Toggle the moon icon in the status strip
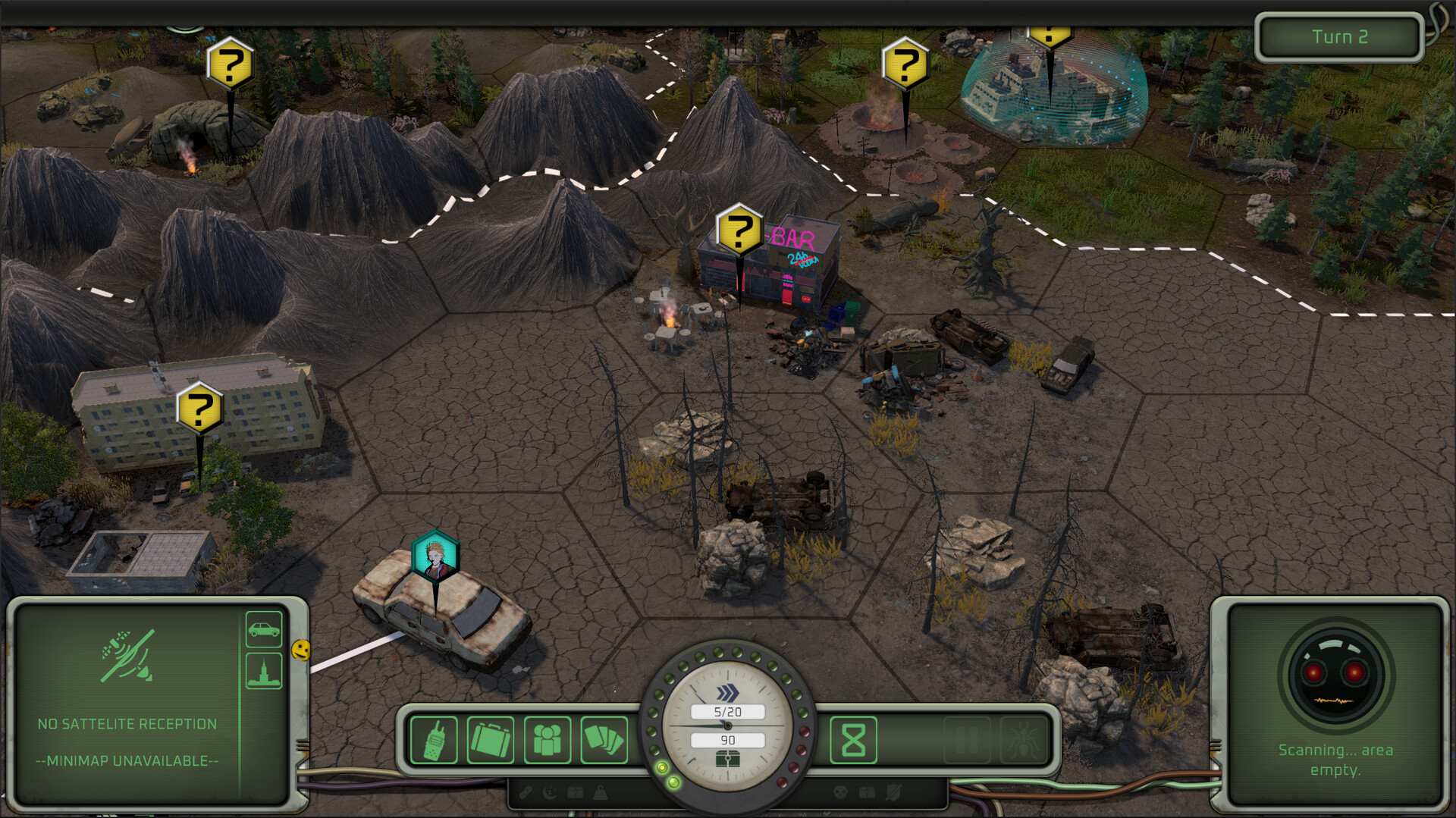 (549, 792)
